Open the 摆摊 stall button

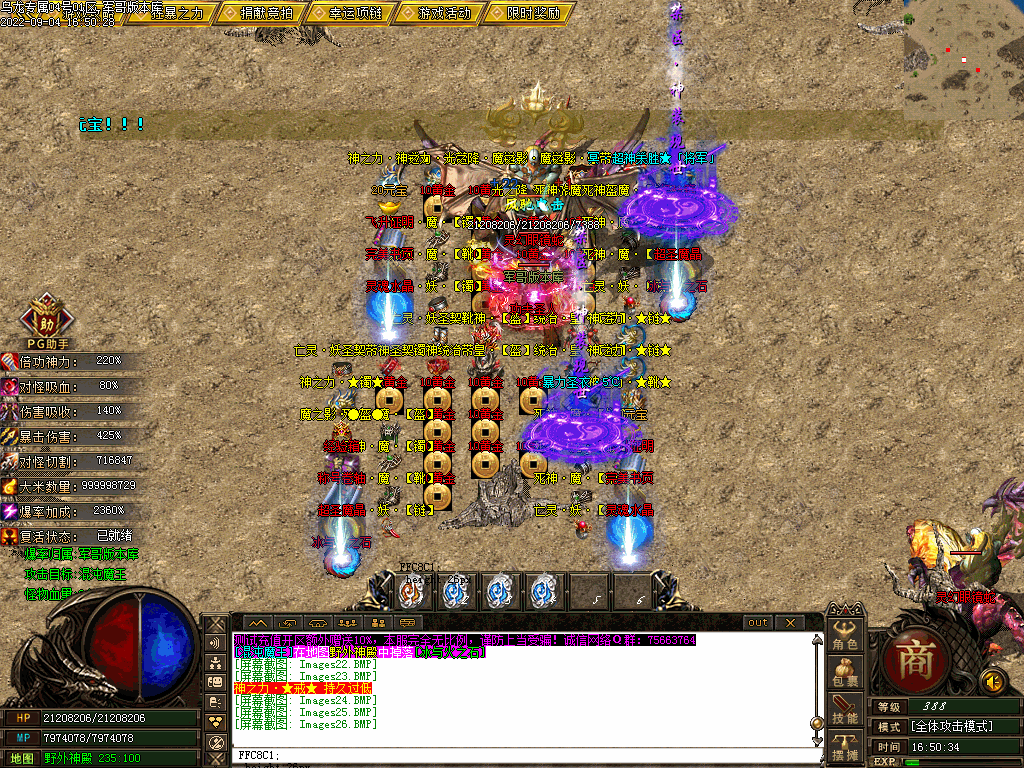click(x=845, y=746)
